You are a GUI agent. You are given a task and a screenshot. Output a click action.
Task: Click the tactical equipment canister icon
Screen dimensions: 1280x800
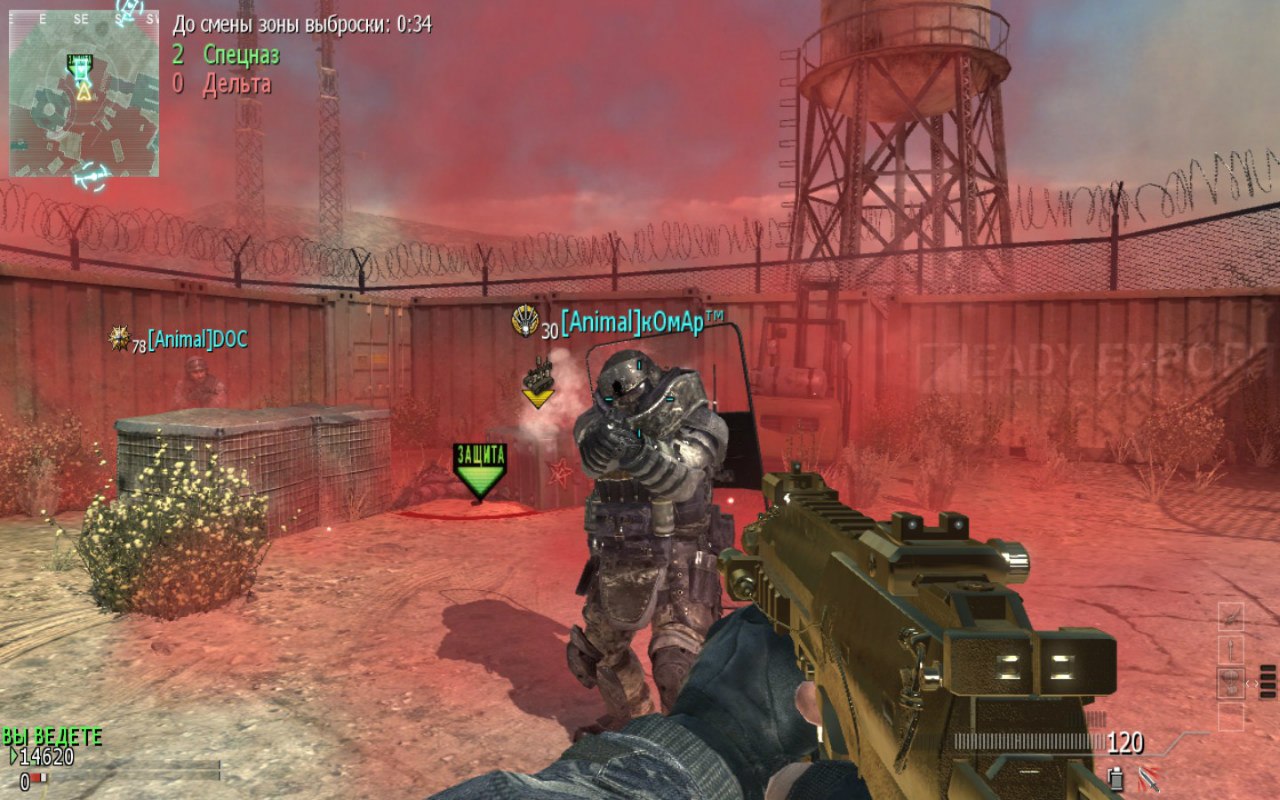click(x=1116, y=776)
